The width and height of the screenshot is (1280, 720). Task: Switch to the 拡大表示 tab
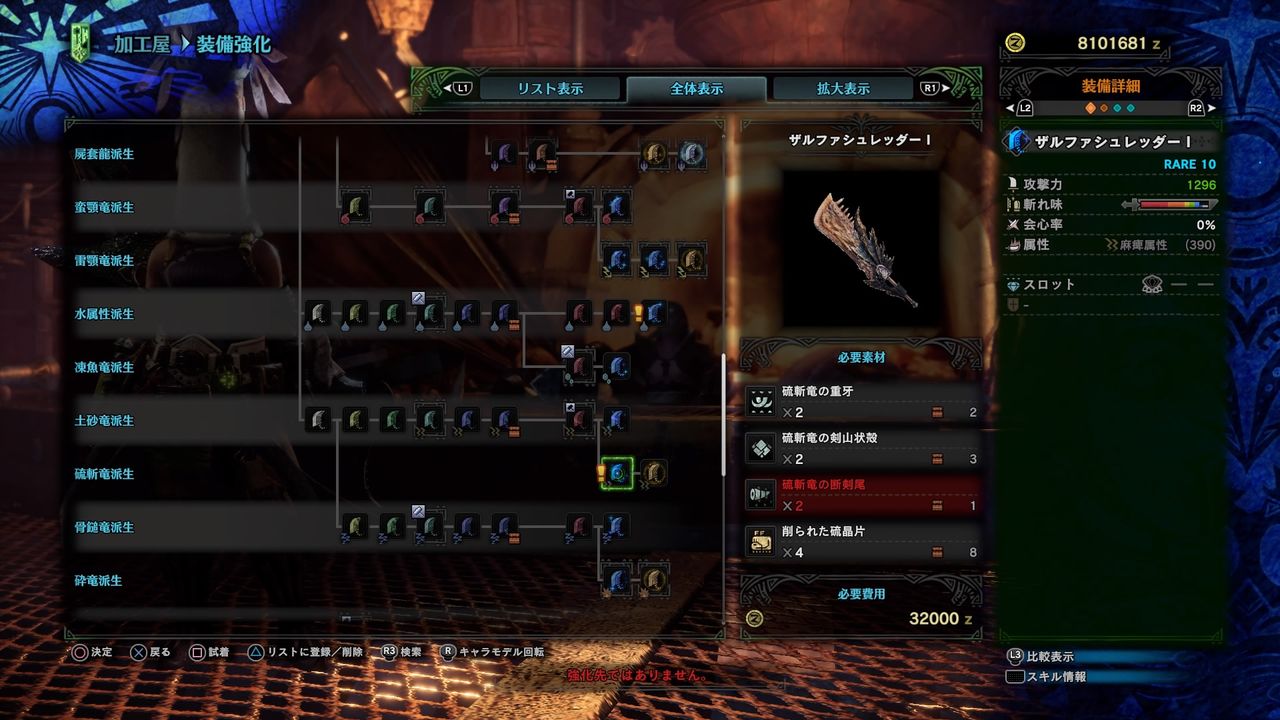click(839, 88)
